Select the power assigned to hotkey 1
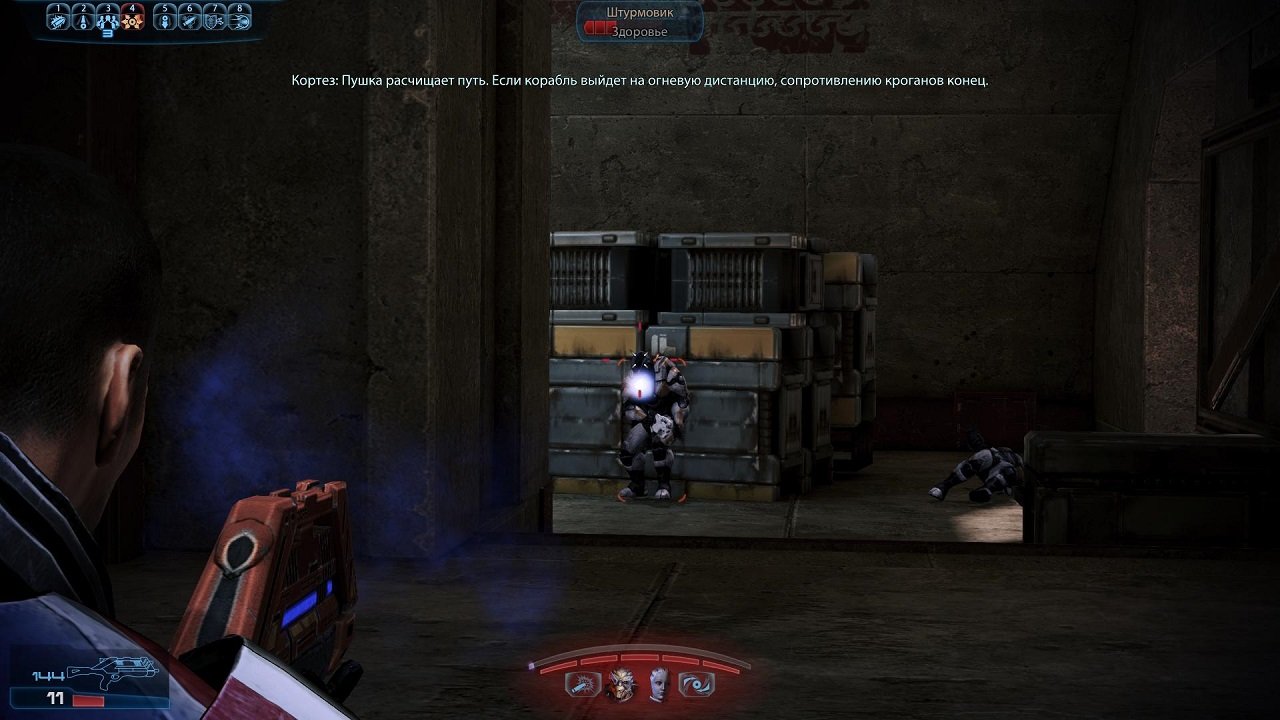Screen dimensions: 1280x720 click(x=58, y=21)
